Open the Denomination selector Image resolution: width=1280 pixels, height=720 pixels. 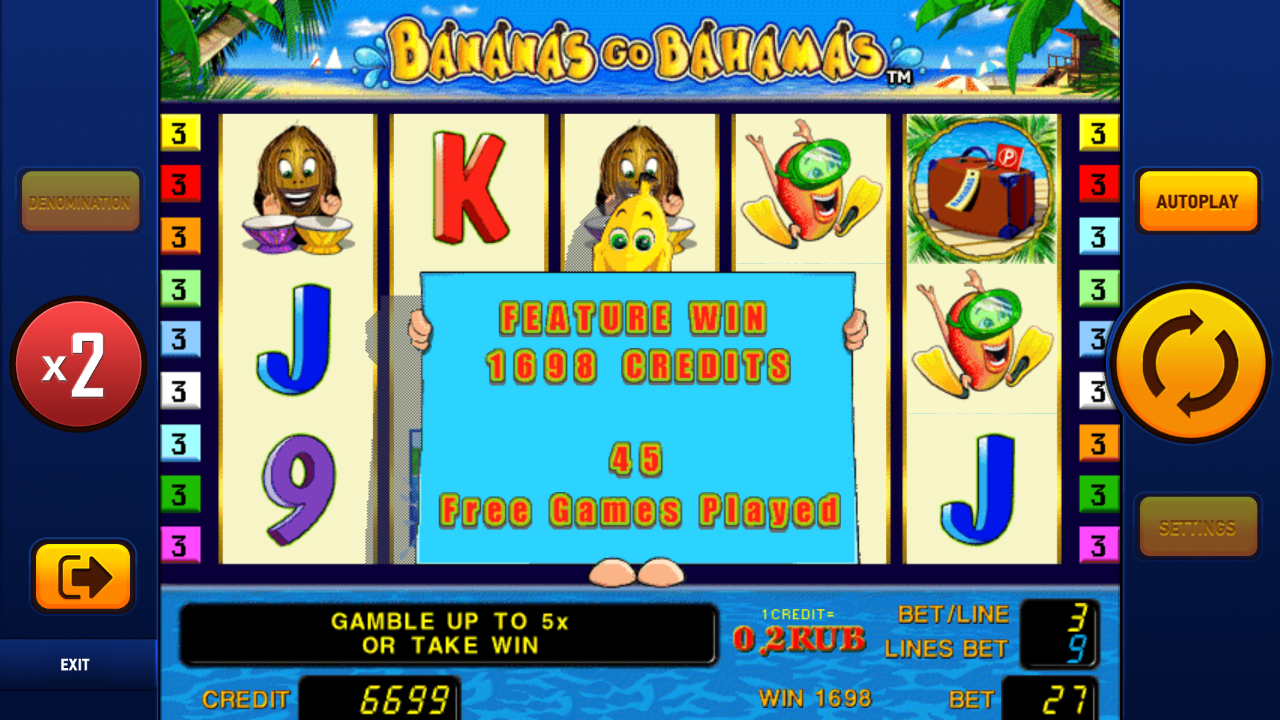80,200
